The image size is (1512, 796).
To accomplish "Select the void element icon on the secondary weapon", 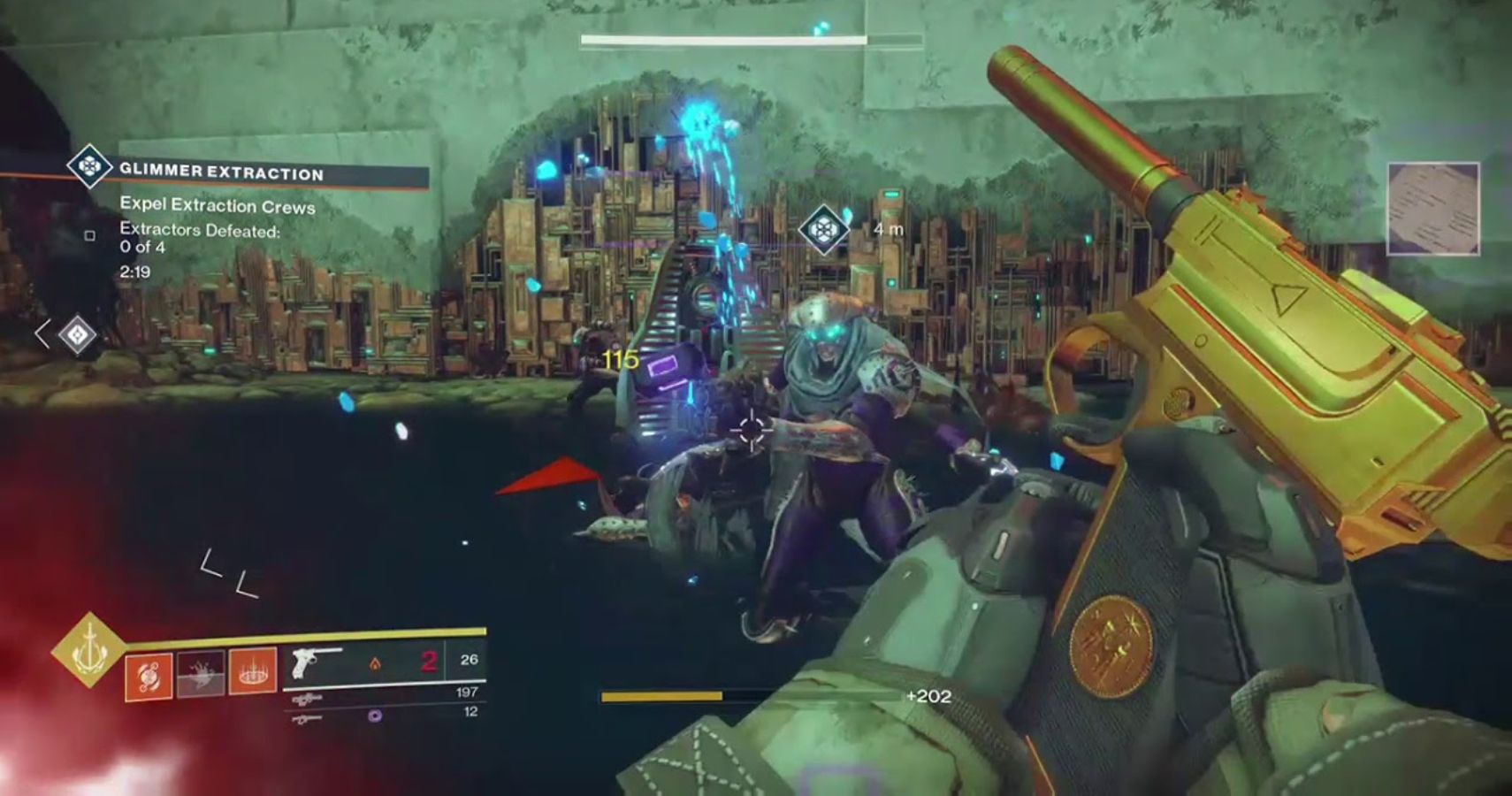I will 374,717.
